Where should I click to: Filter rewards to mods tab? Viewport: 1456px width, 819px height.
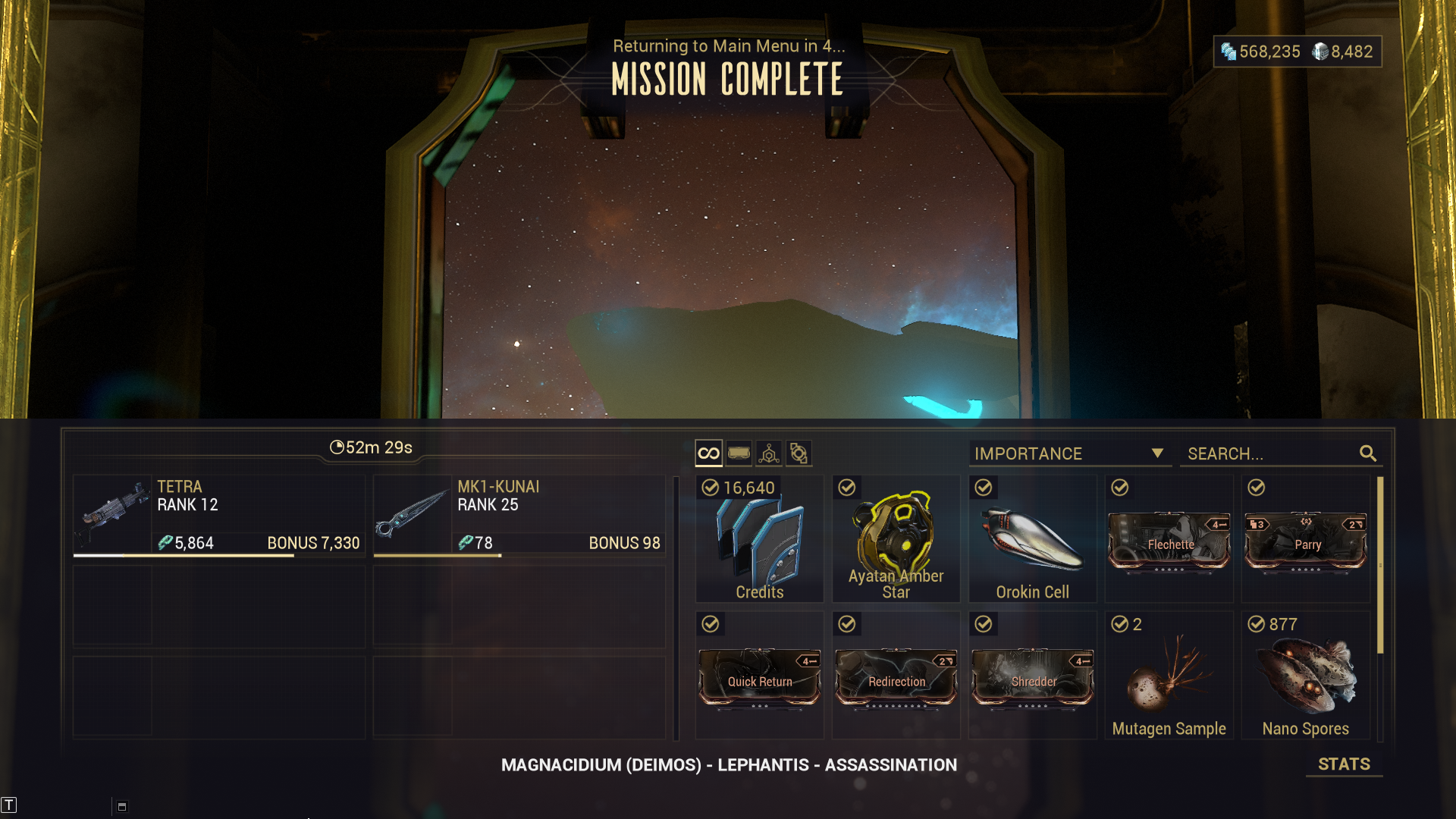[739, 453]
